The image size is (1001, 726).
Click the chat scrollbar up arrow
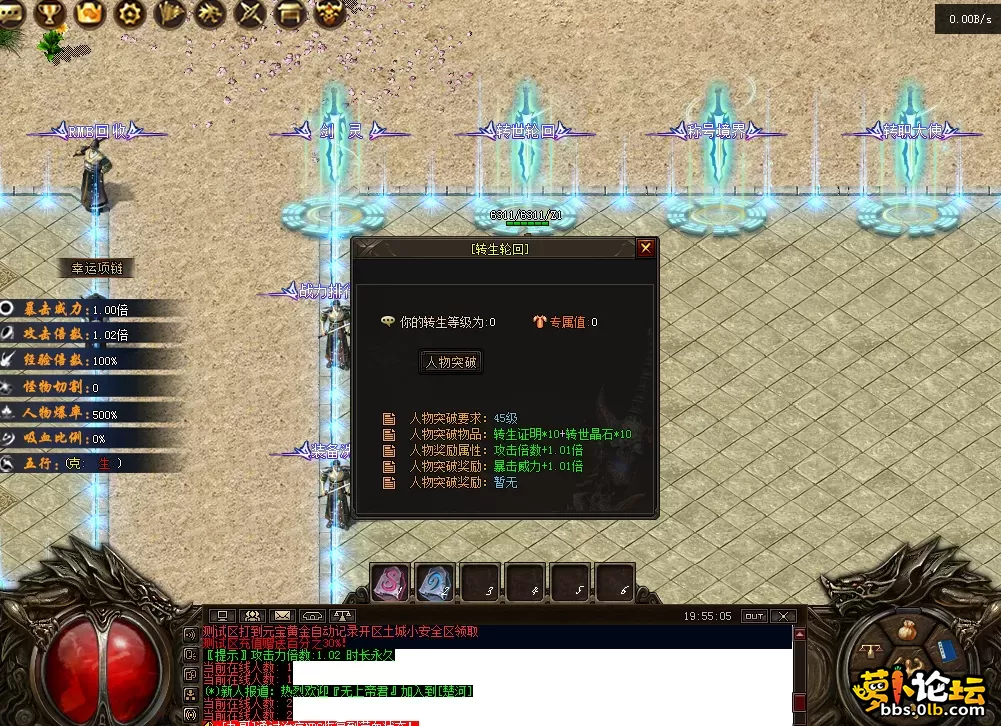(798, 634)
